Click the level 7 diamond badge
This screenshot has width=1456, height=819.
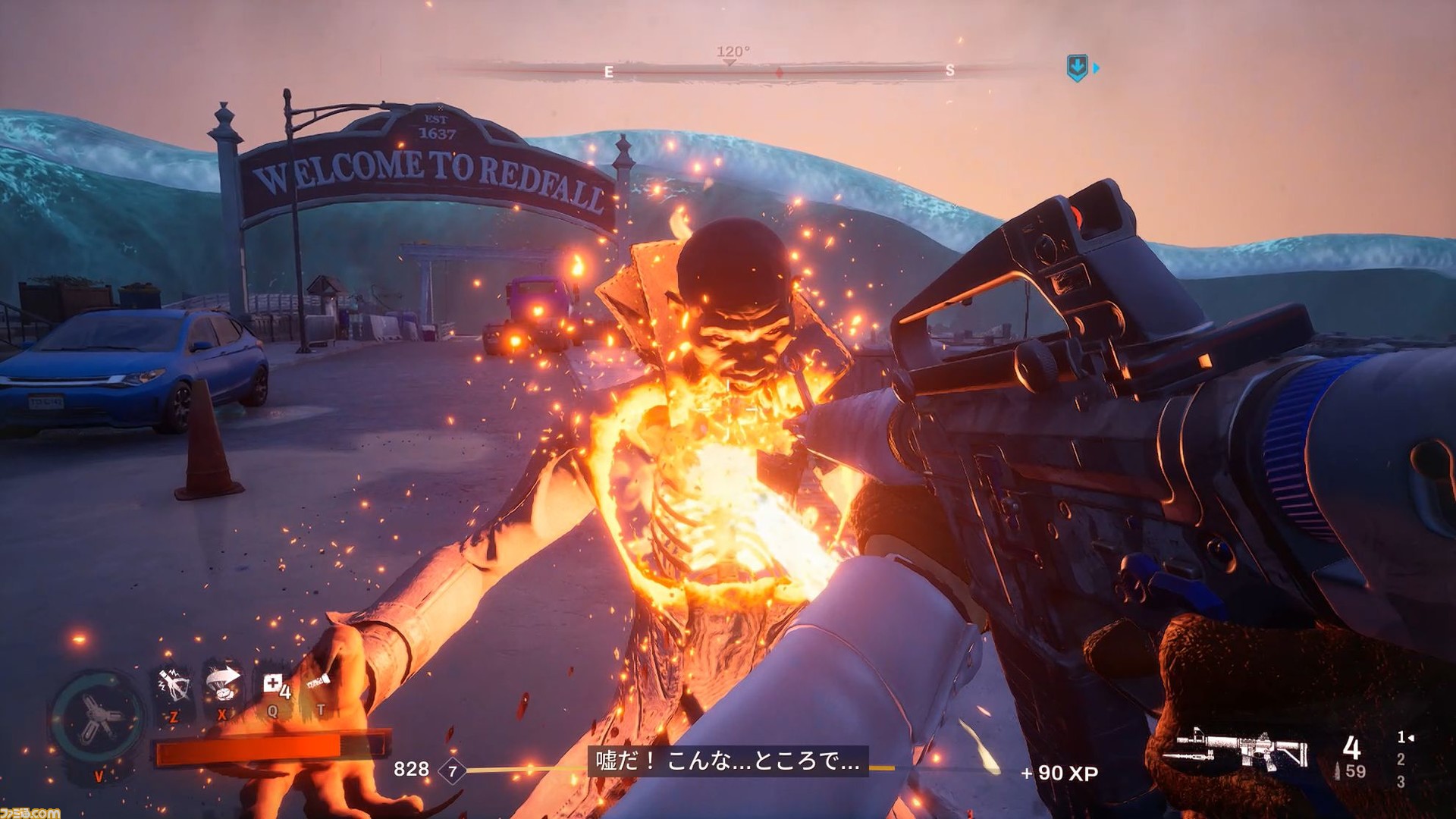451,767
